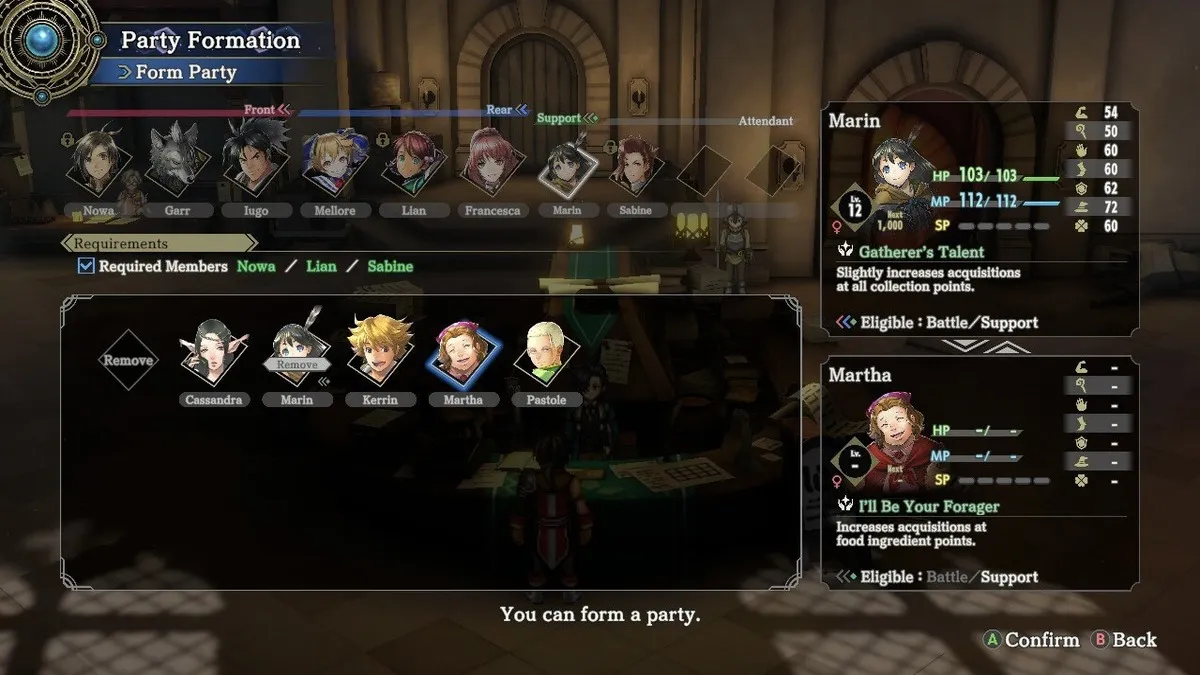This screenshot has width=1200, height=675.
Task: Open the Form Party submenu
Action: tap(185, 72)
